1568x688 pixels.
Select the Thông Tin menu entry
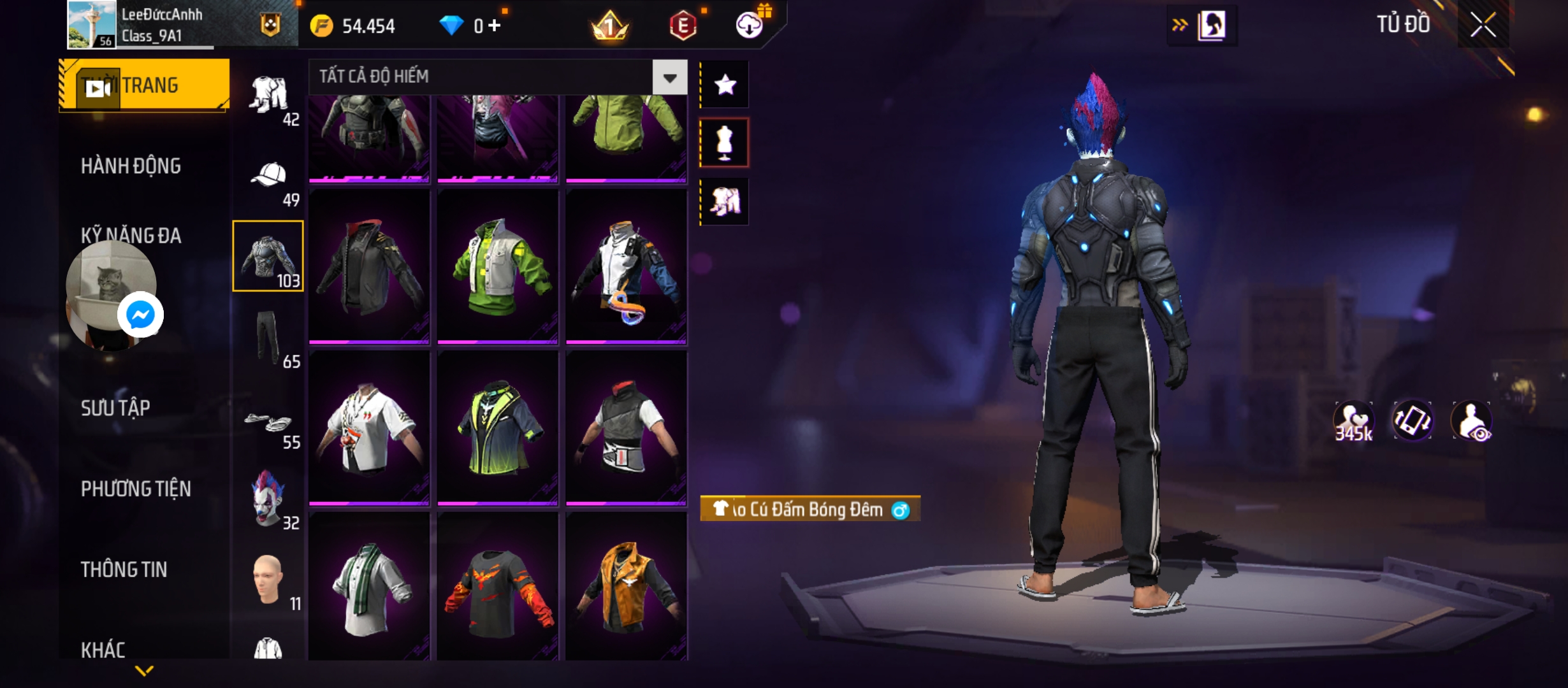tap(124, 570)
